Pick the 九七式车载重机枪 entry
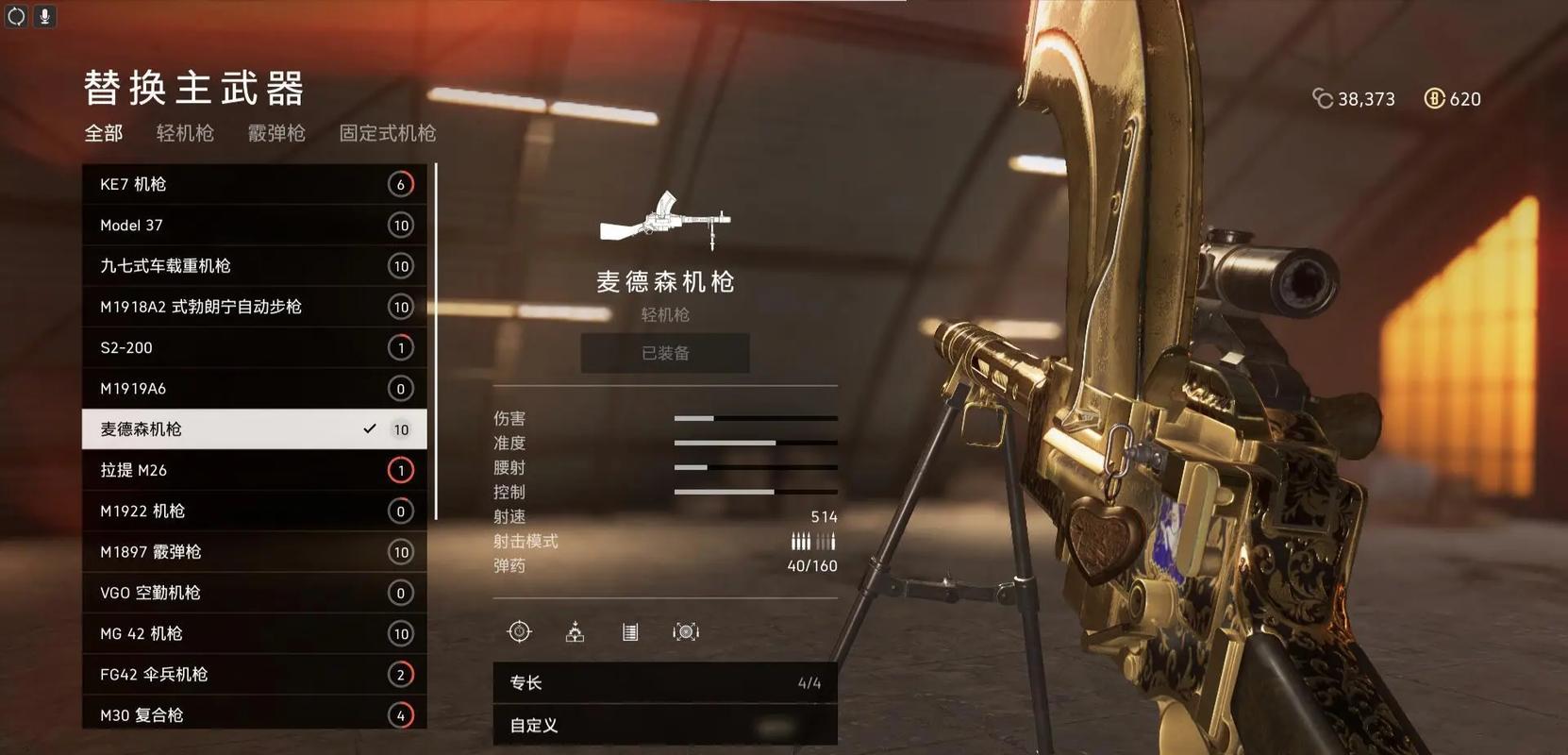Screen dimensions: 1568x755 [254, 266]
